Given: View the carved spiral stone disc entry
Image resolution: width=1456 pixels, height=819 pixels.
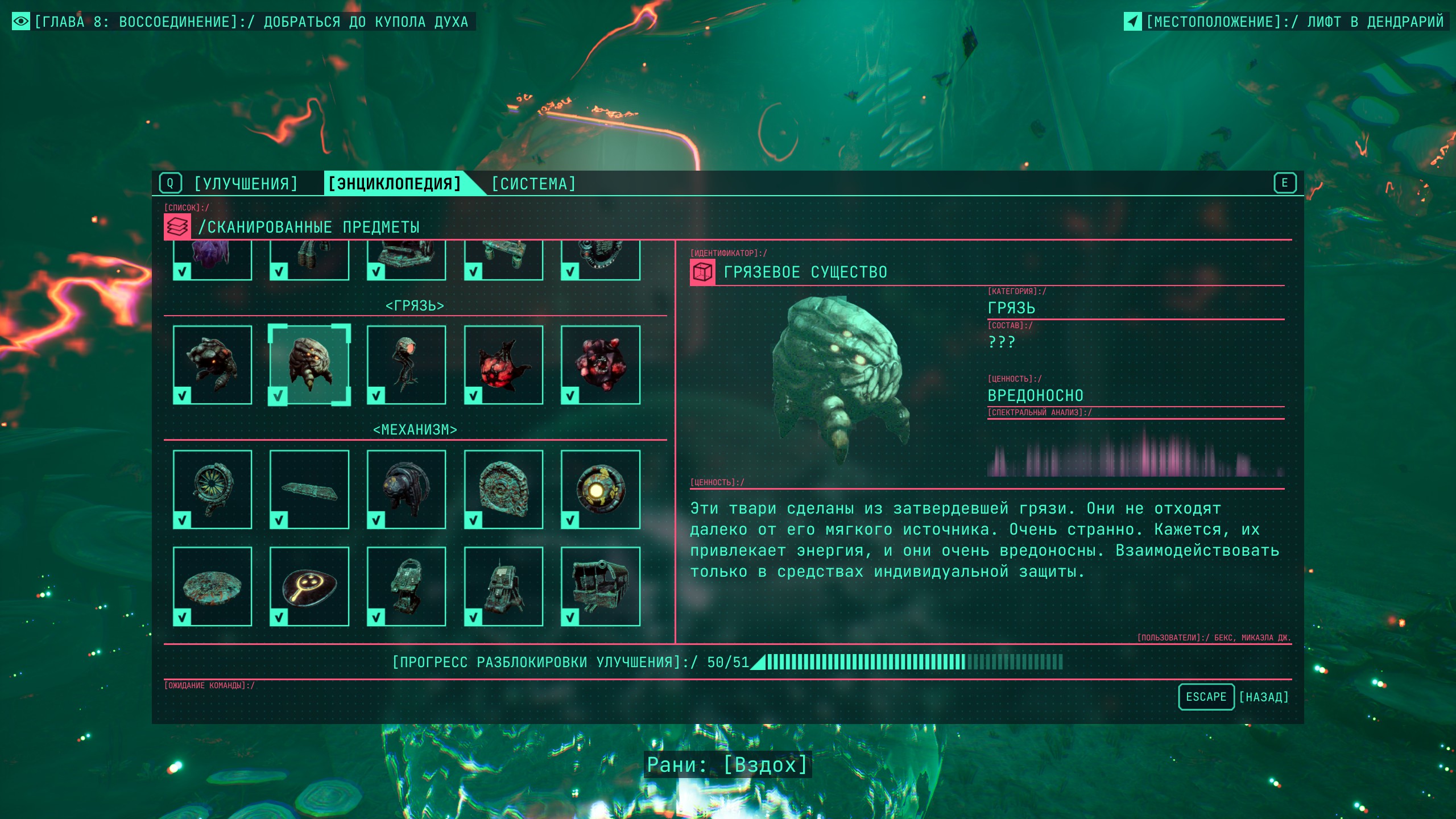Looking at the screenshot, I should [503, 489].
